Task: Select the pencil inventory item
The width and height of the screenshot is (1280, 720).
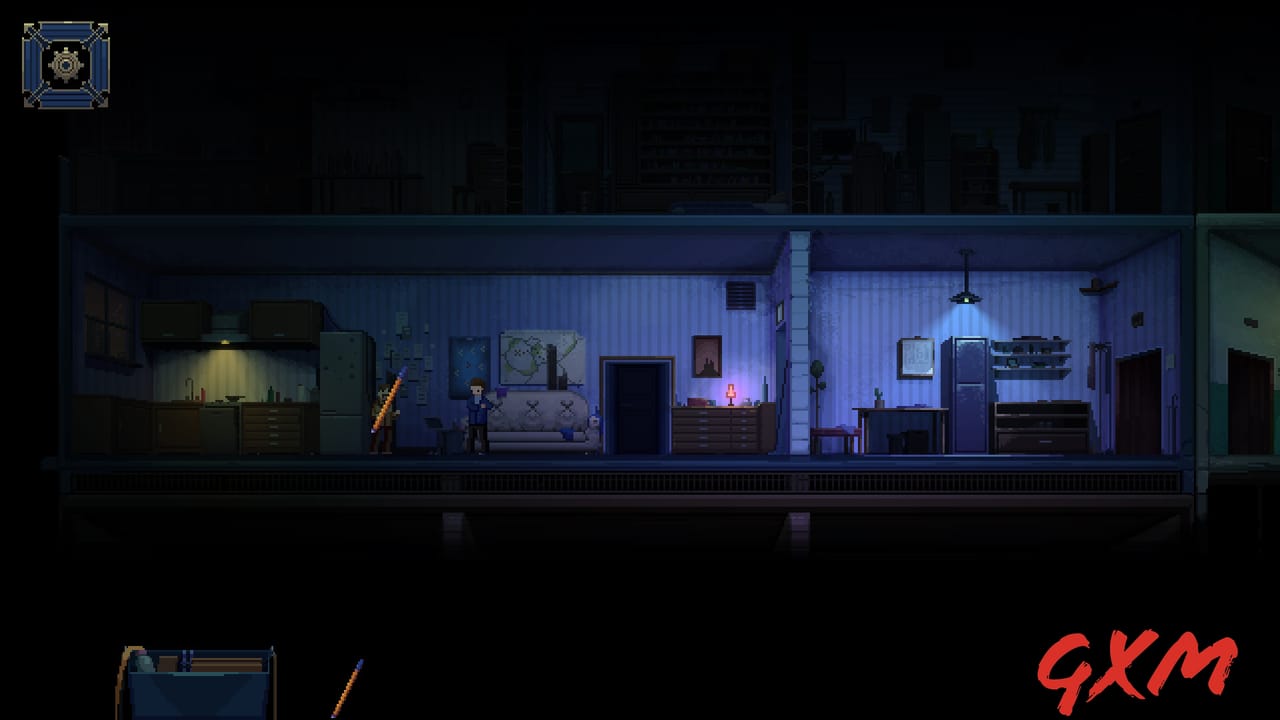Action: point(347,688)
